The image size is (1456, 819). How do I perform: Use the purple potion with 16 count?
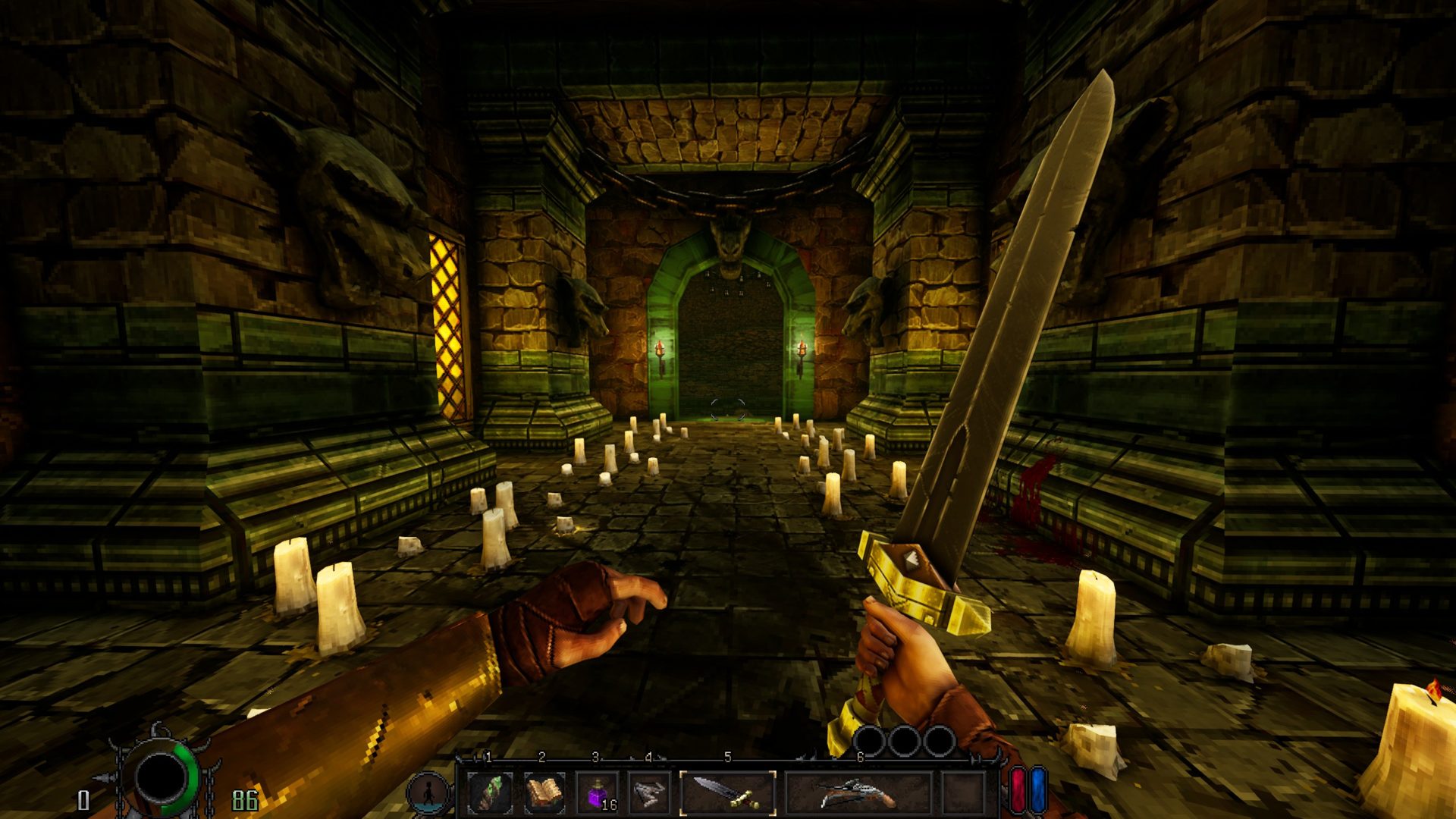click(x=597, y=794)
